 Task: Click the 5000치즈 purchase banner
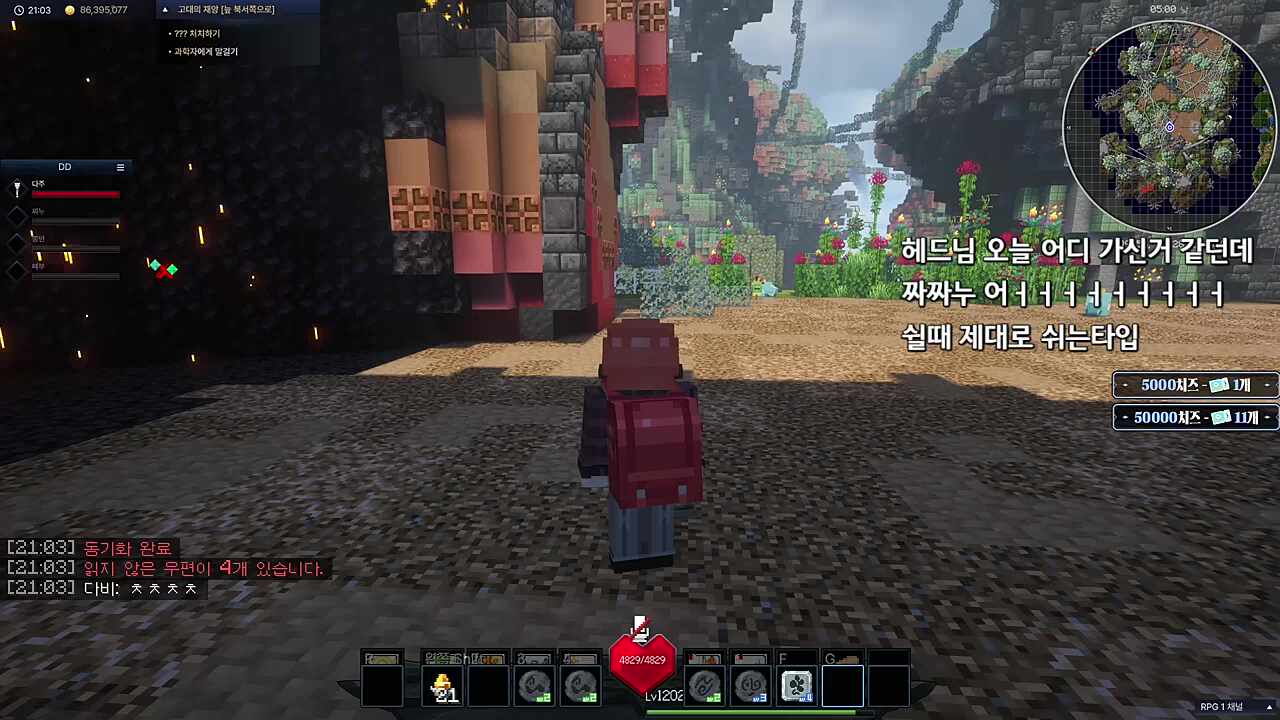[x=1194, y=385]
